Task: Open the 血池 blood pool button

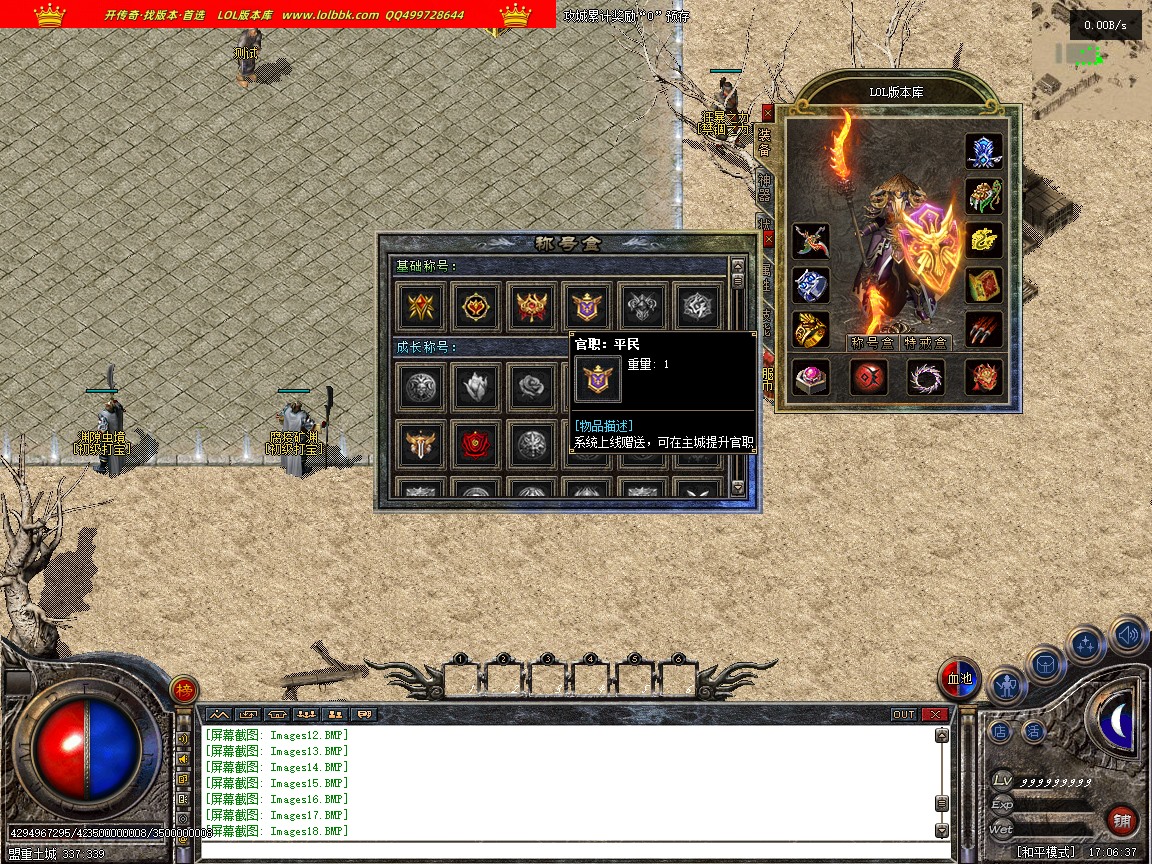Action: tap(960, 679)
